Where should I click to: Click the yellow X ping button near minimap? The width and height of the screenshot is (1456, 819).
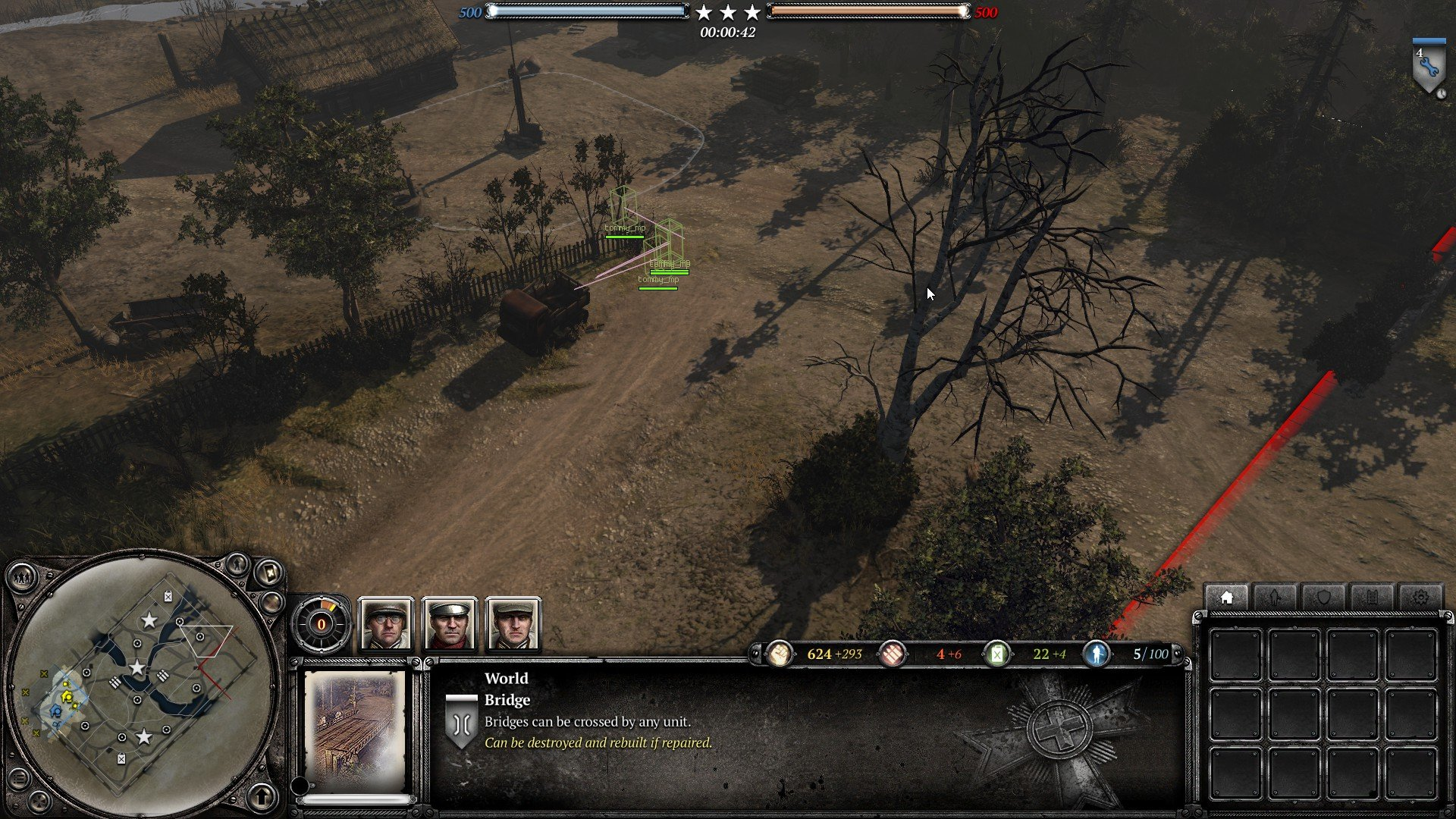coord(268,574)
